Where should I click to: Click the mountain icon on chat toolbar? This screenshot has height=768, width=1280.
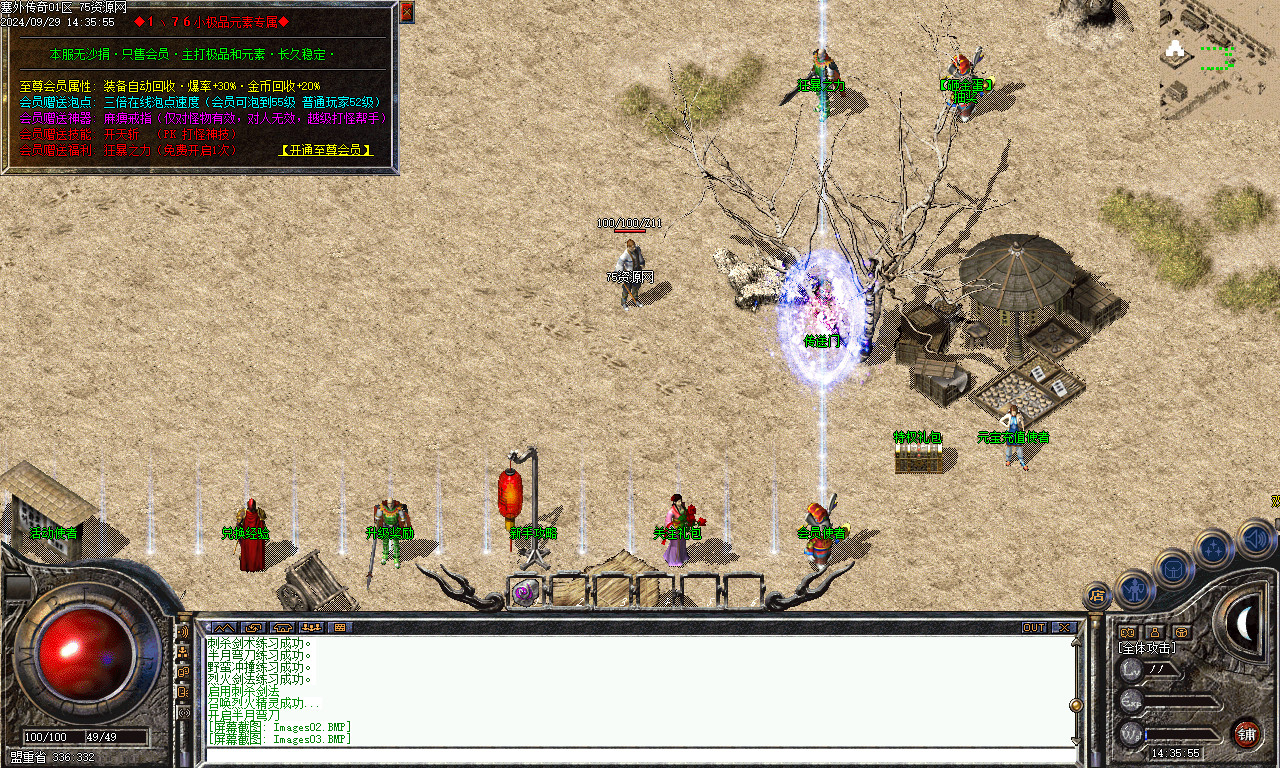coord(223,627)
